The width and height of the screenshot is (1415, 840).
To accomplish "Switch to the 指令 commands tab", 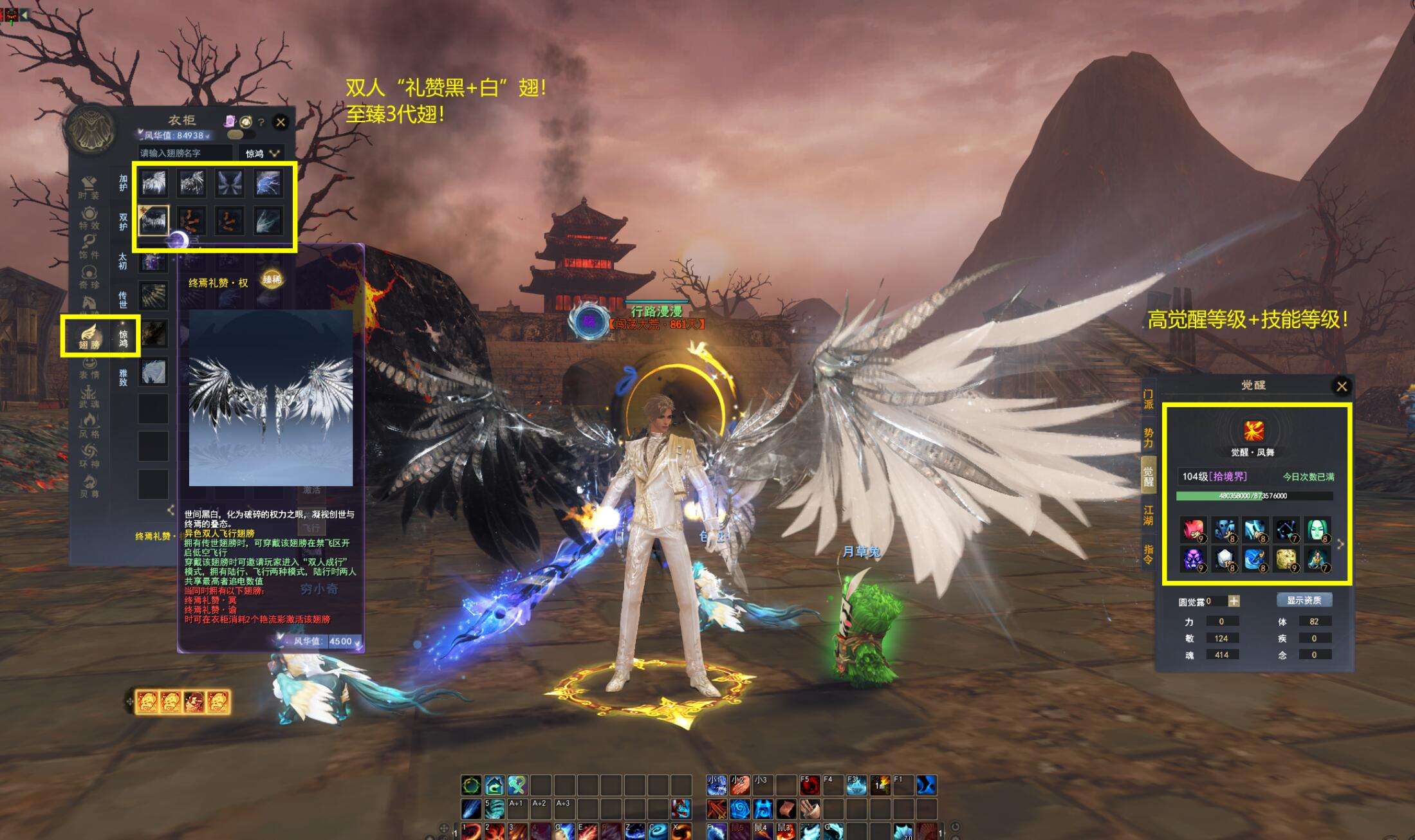I will point(1149,554).
